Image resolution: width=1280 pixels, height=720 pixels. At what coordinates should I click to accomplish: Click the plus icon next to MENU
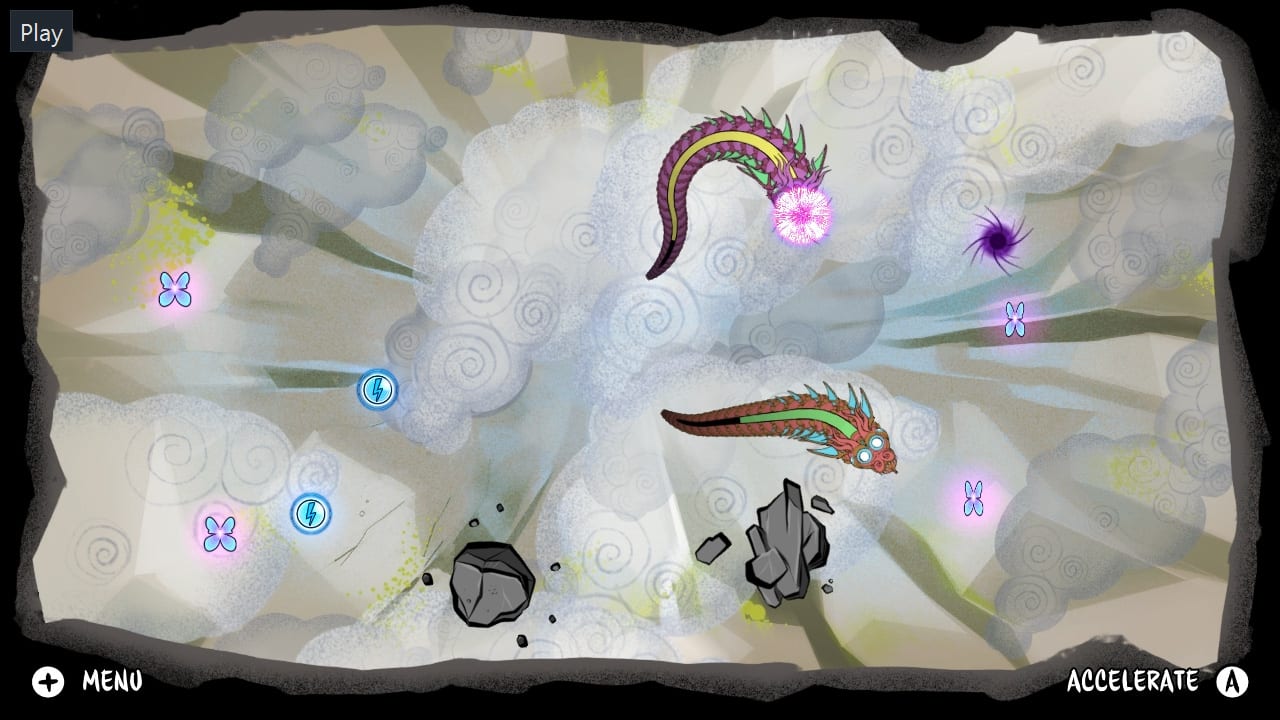click(x=47, y=682)
